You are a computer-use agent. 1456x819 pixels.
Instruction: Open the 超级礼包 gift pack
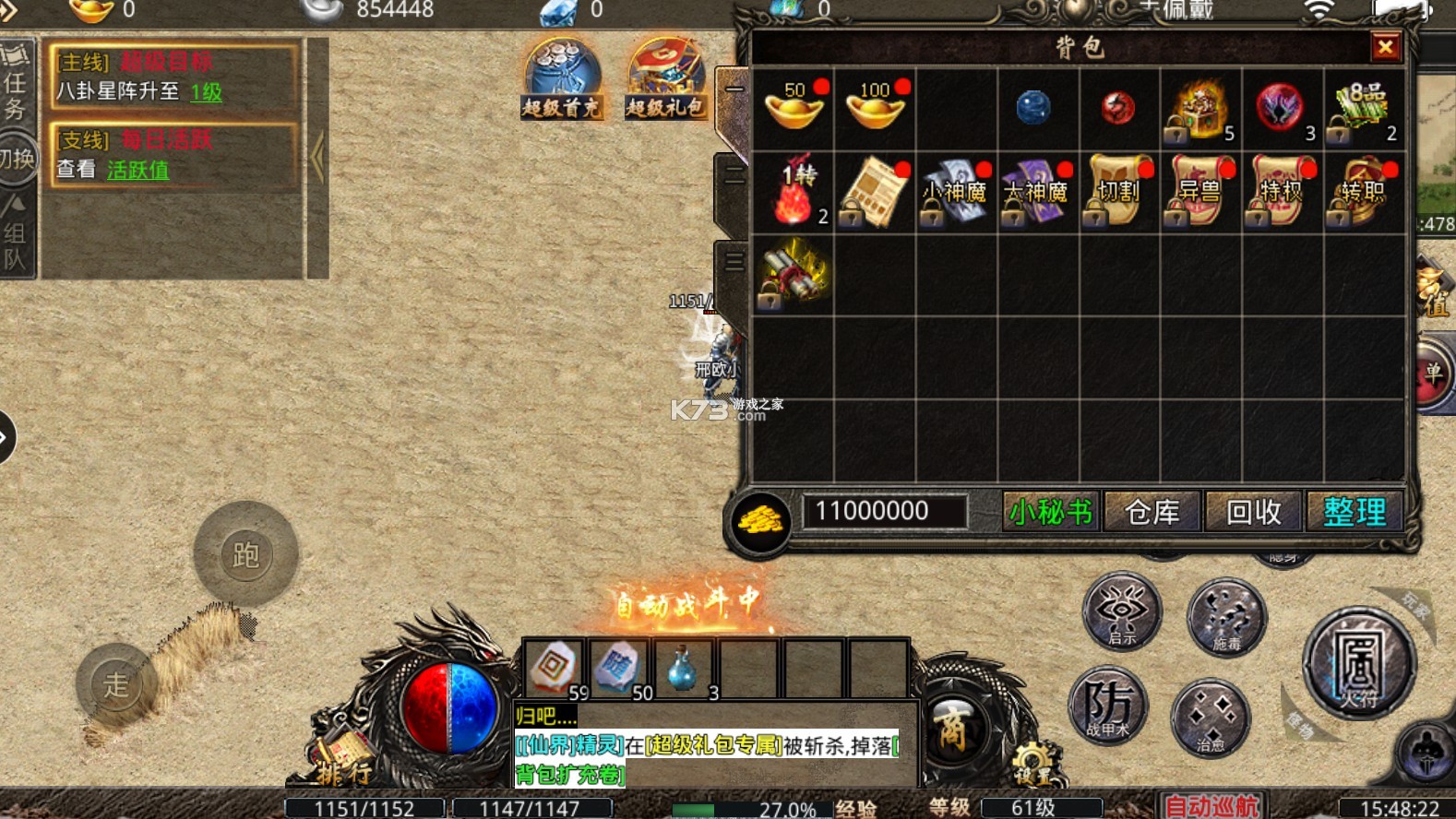[665, 80]
